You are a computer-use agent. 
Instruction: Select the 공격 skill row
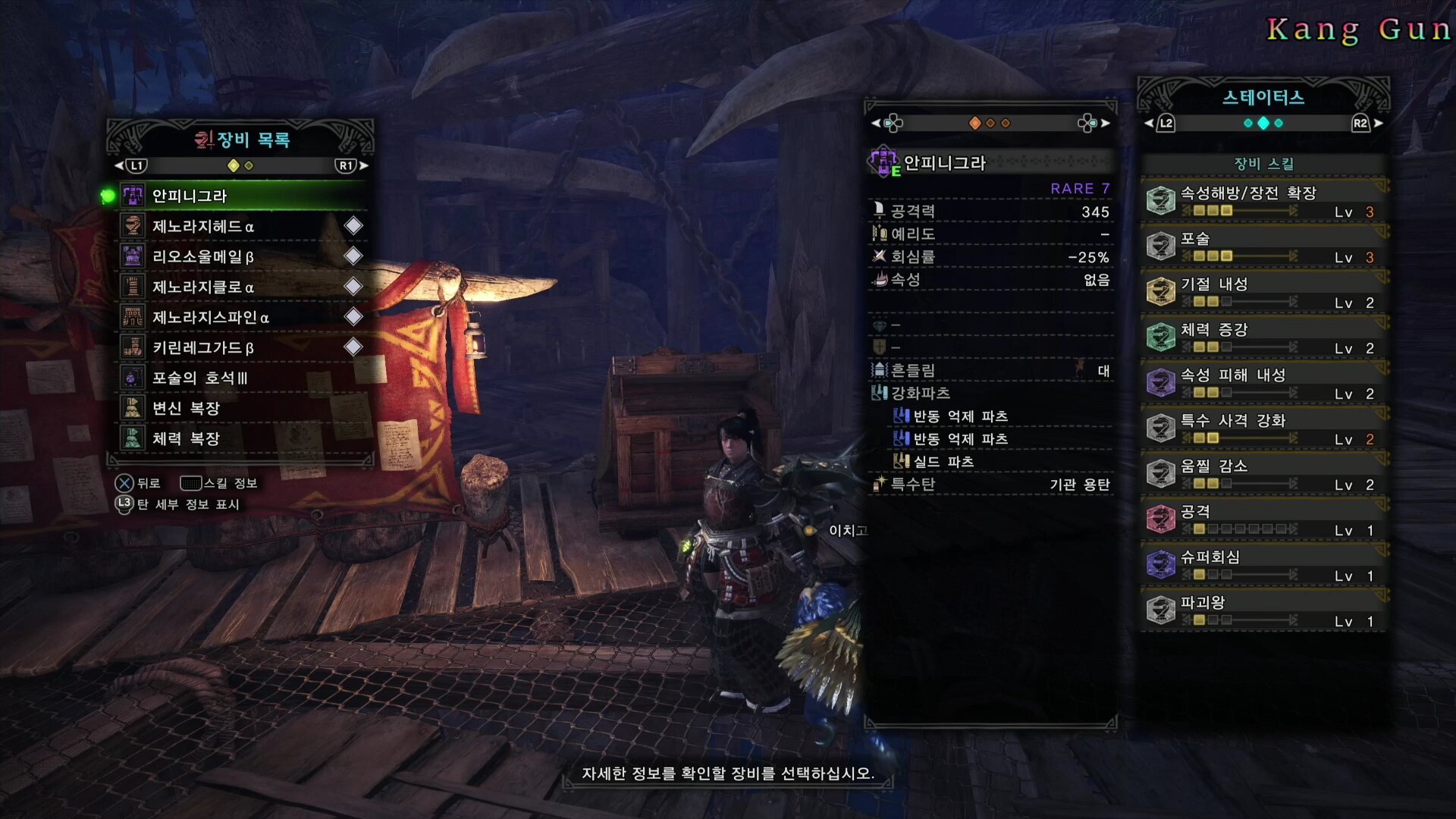coord(1263,519)
